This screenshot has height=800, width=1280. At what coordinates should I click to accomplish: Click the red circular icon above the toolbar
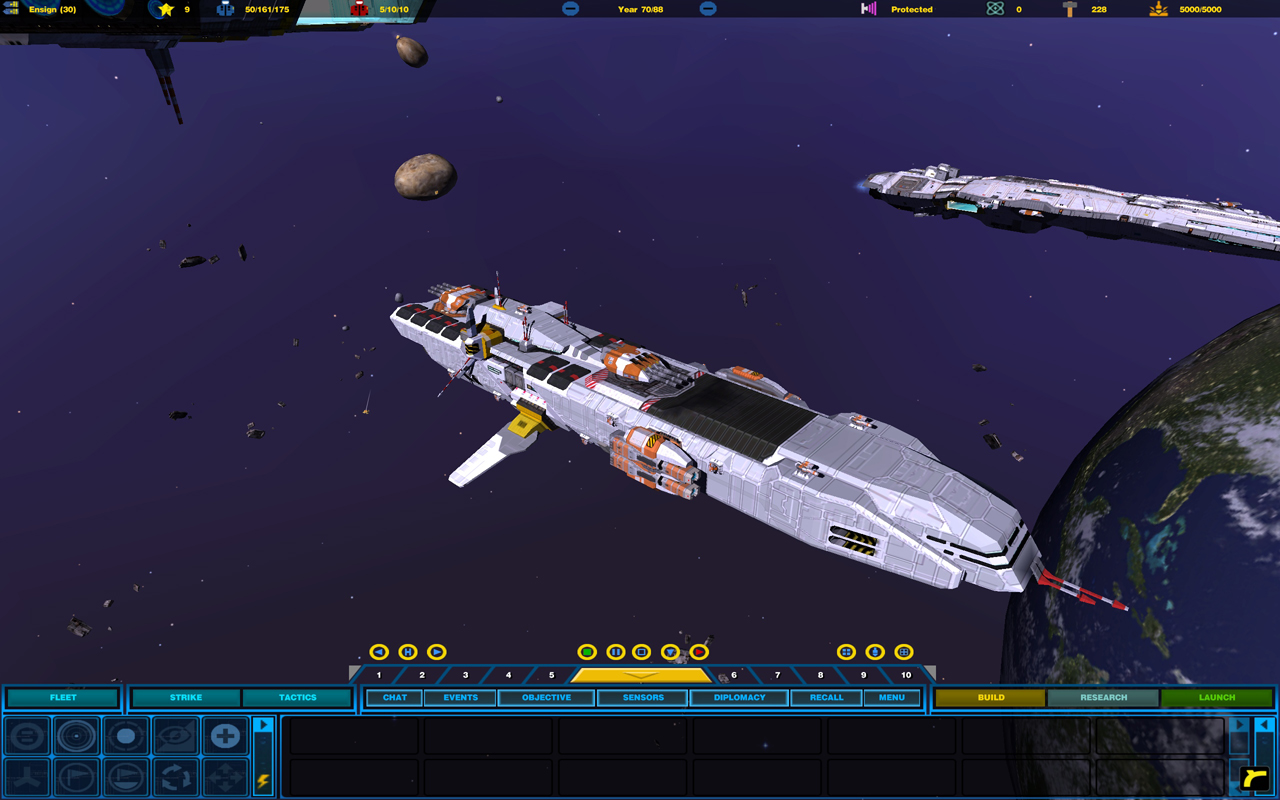699,652
